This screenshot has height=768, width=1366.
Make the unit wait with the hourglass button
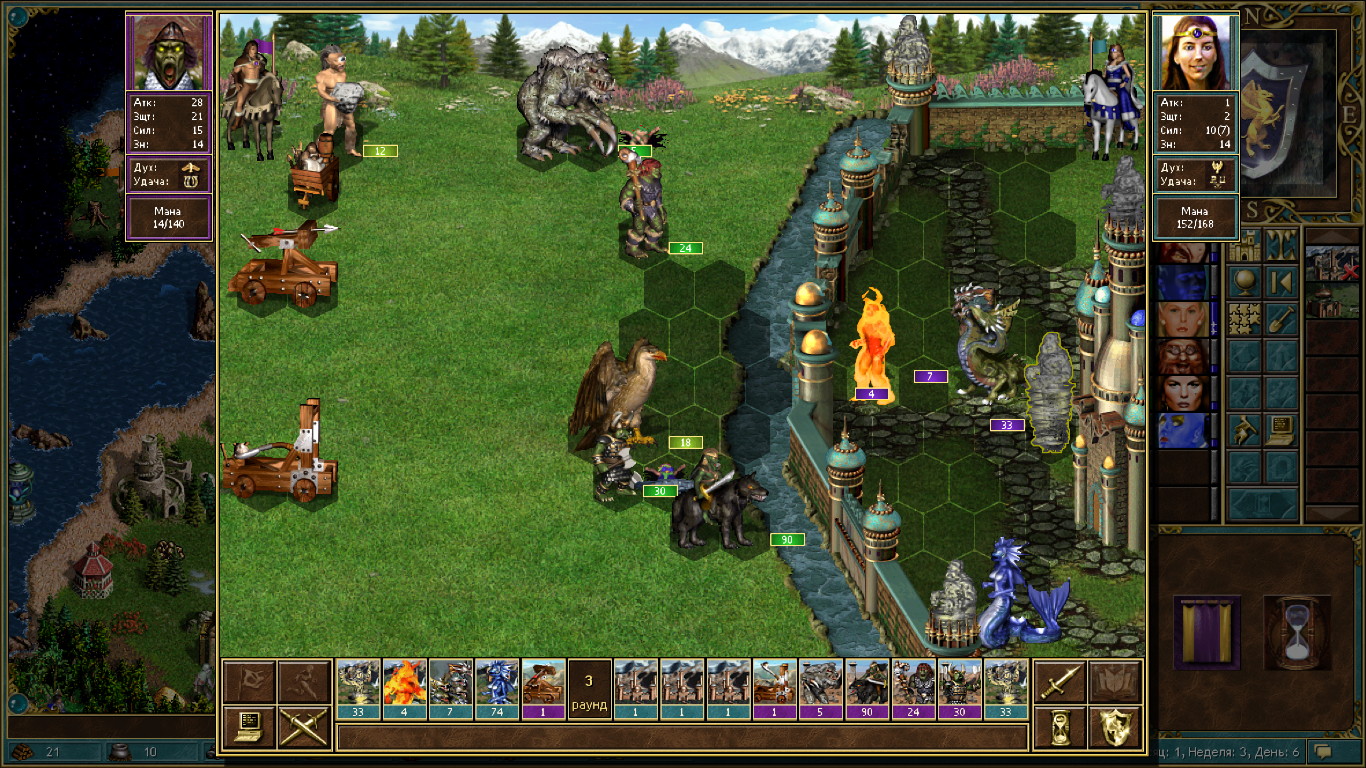click(1058, 727)
